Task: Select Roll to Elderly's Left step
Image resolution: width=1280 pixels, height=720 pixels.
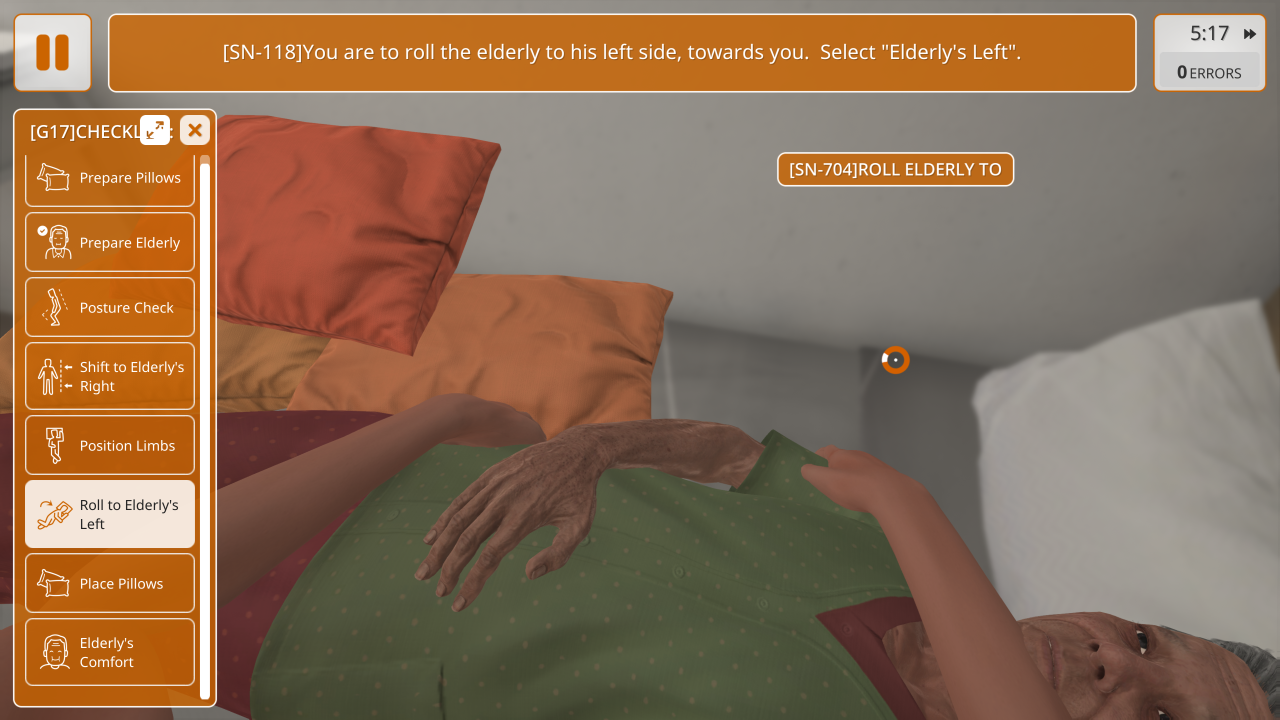Action: (110, 514)
